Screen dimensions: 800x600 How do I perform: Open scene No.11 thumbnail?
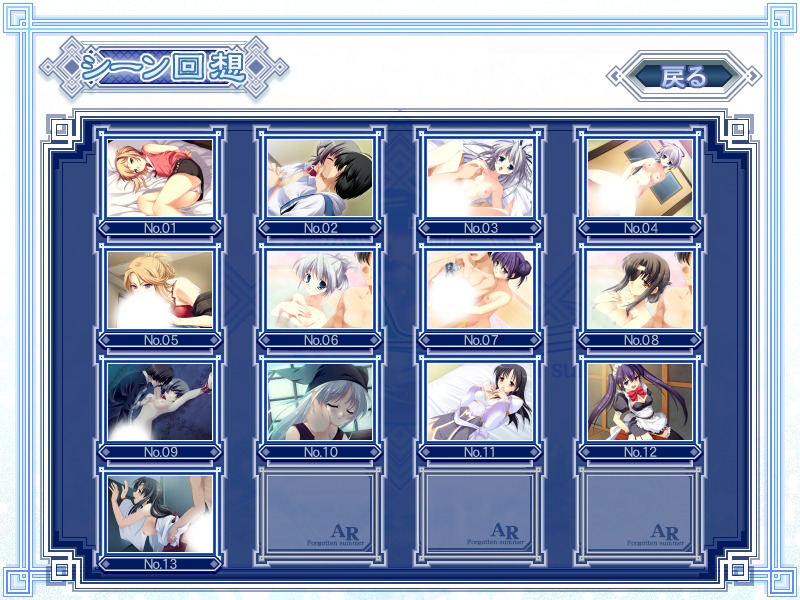480,402
